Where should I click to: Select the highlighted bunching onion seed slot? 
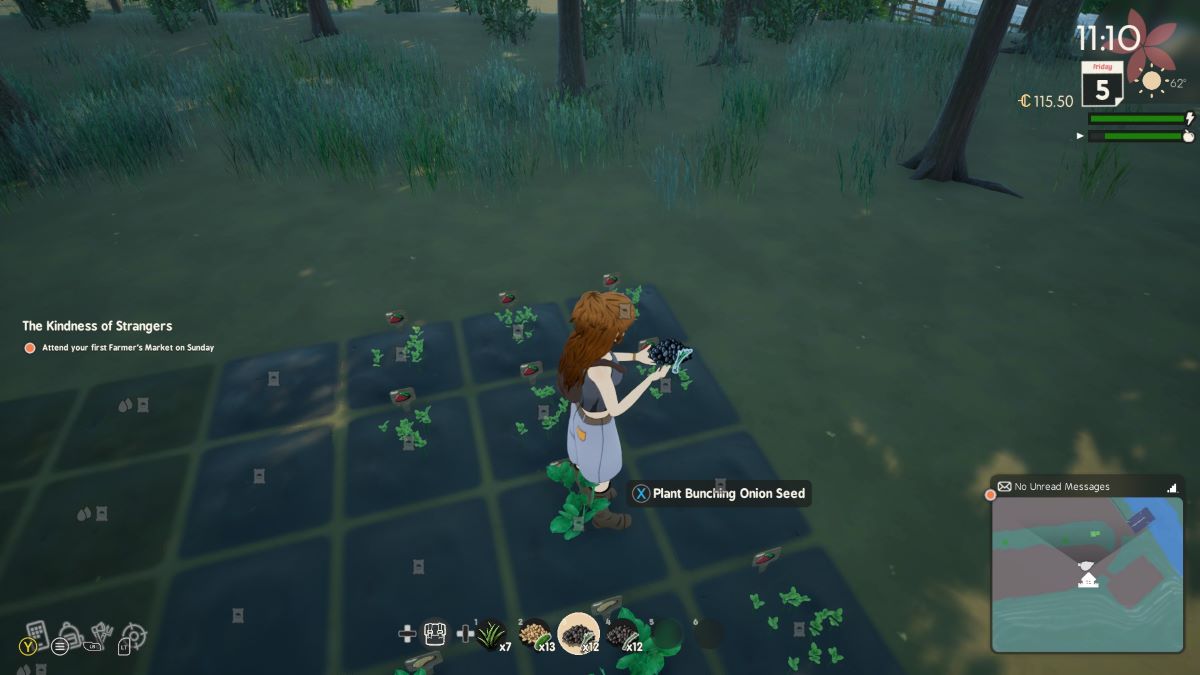click(578, 633)
